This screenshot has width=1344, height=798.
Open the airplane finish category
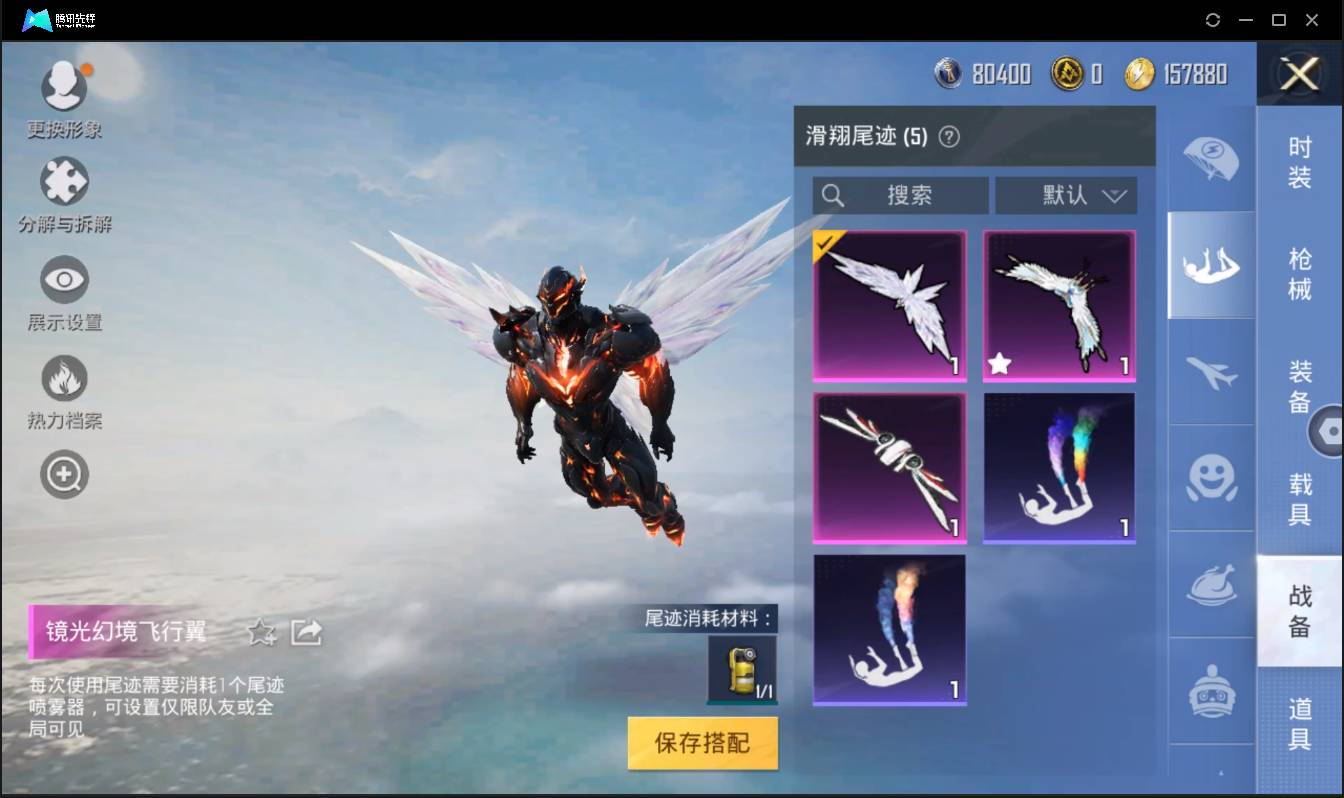pos(1210,373)
